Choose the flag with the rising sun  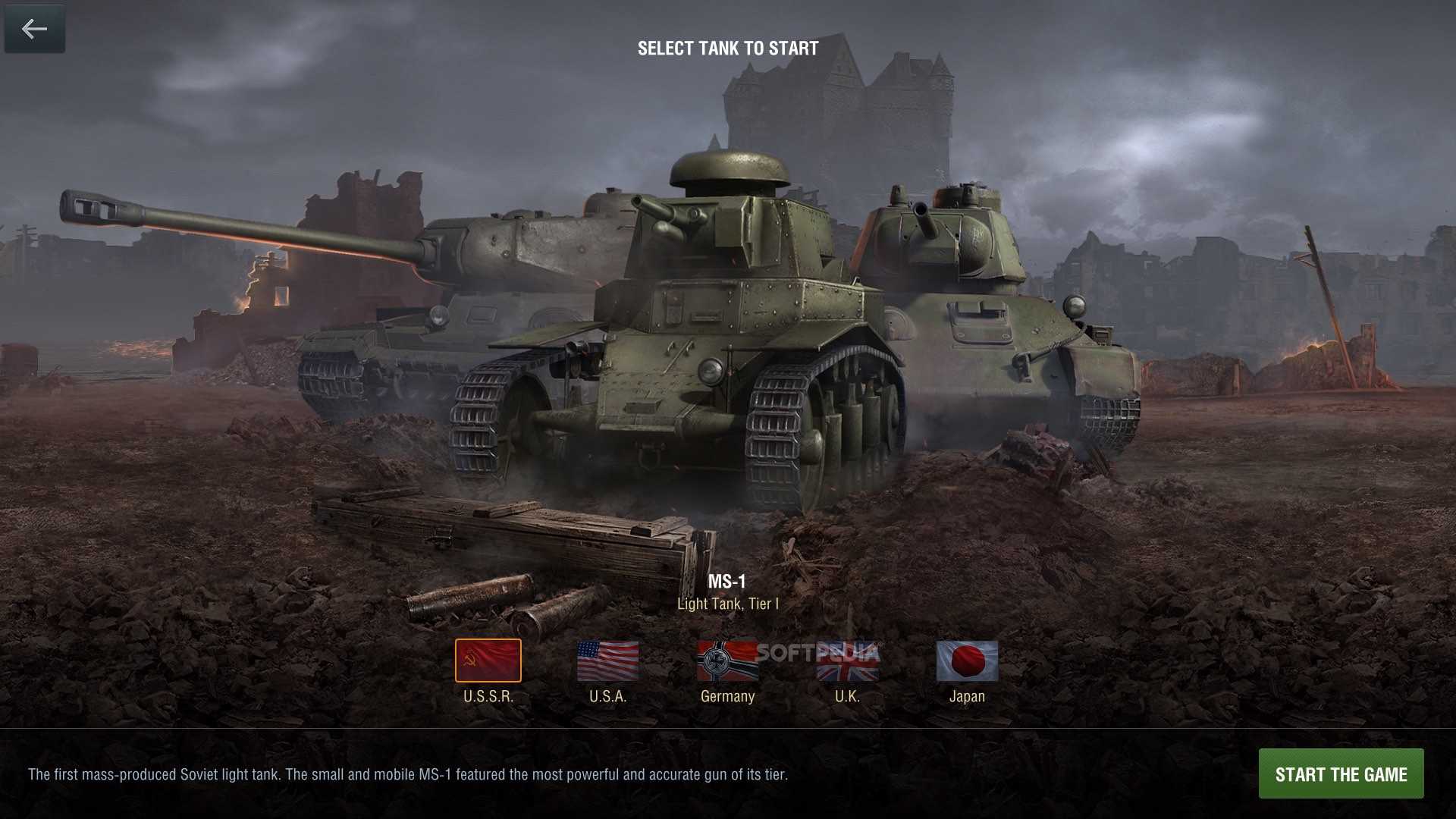click(966, 660)
